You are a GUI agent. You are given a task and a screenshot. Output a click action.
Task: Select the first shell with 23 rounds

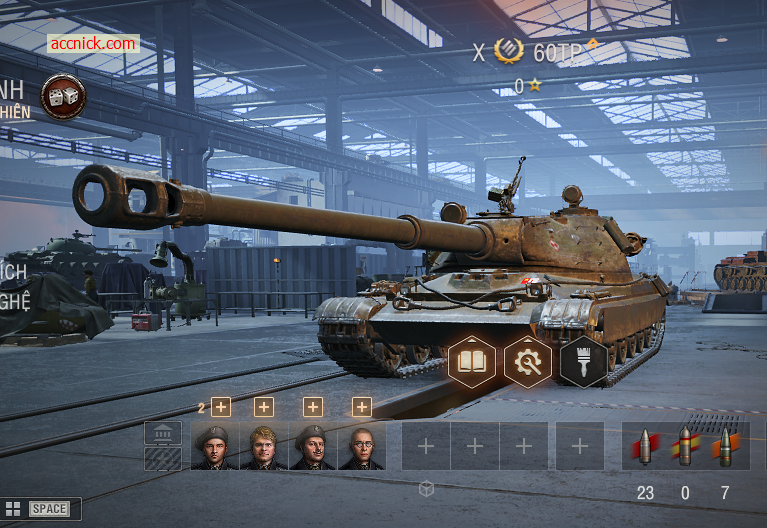[645, 446]
